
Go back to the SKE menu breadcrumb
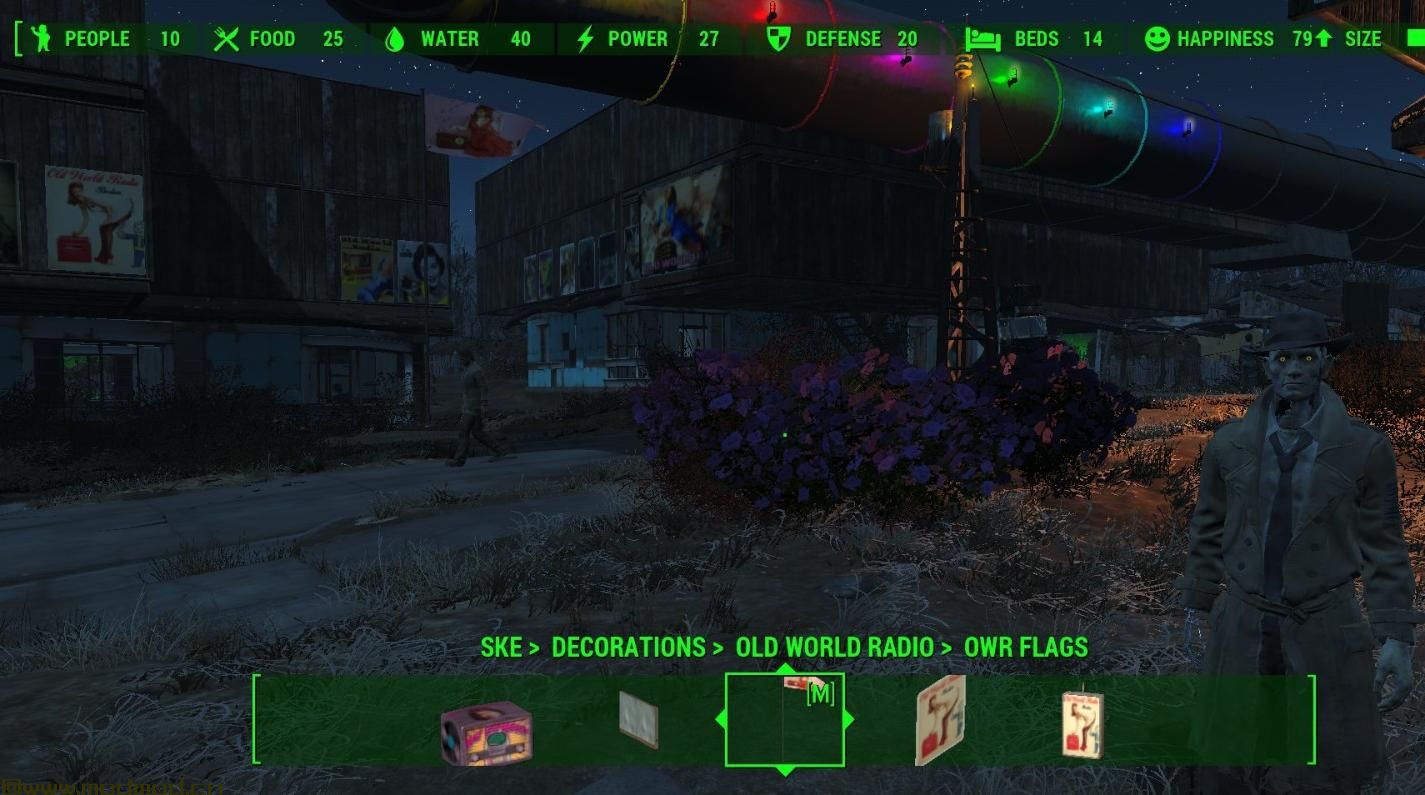[x=501, y=647]
